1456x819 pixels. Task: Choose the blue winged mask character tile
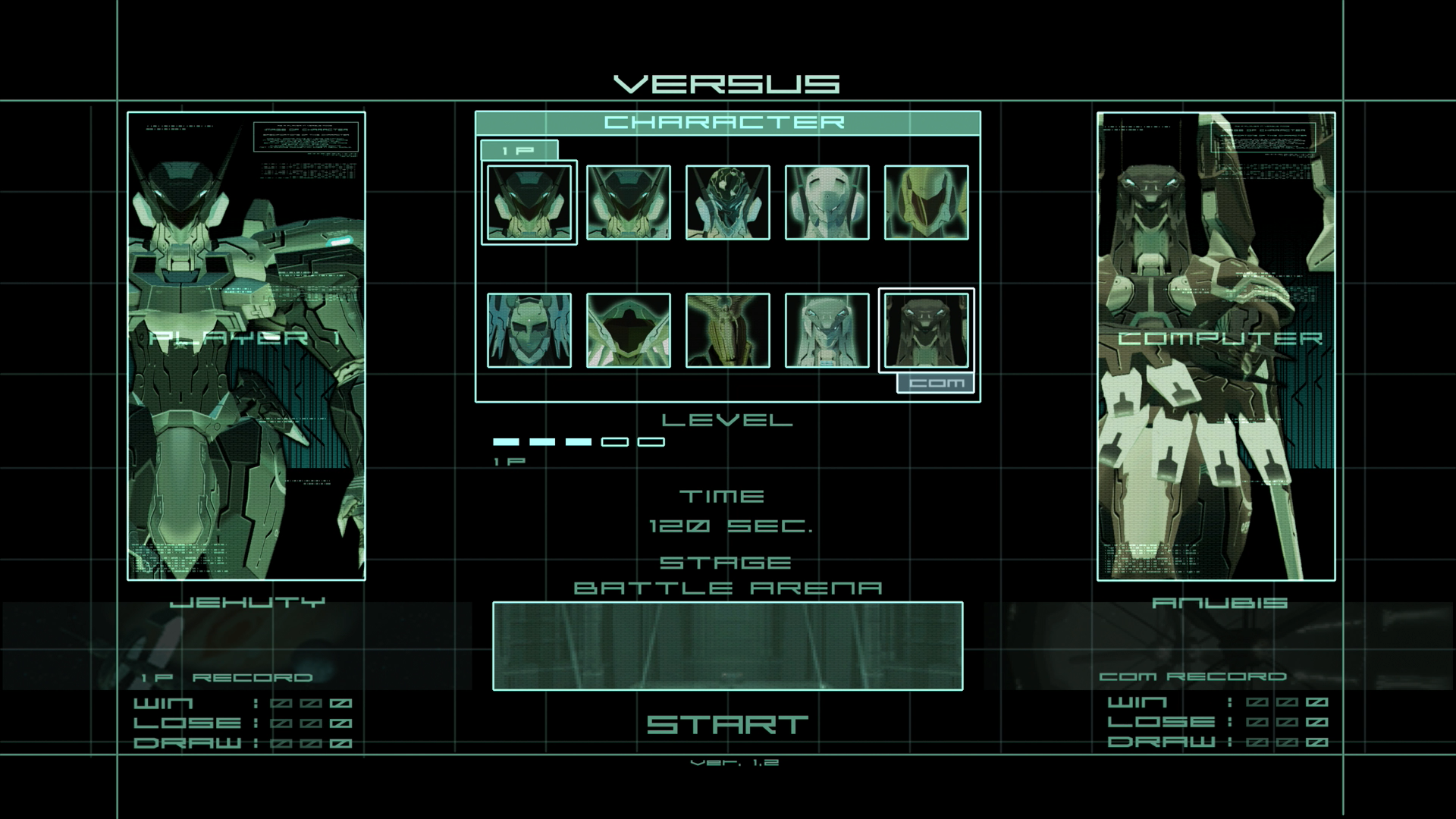coord(529,331)
